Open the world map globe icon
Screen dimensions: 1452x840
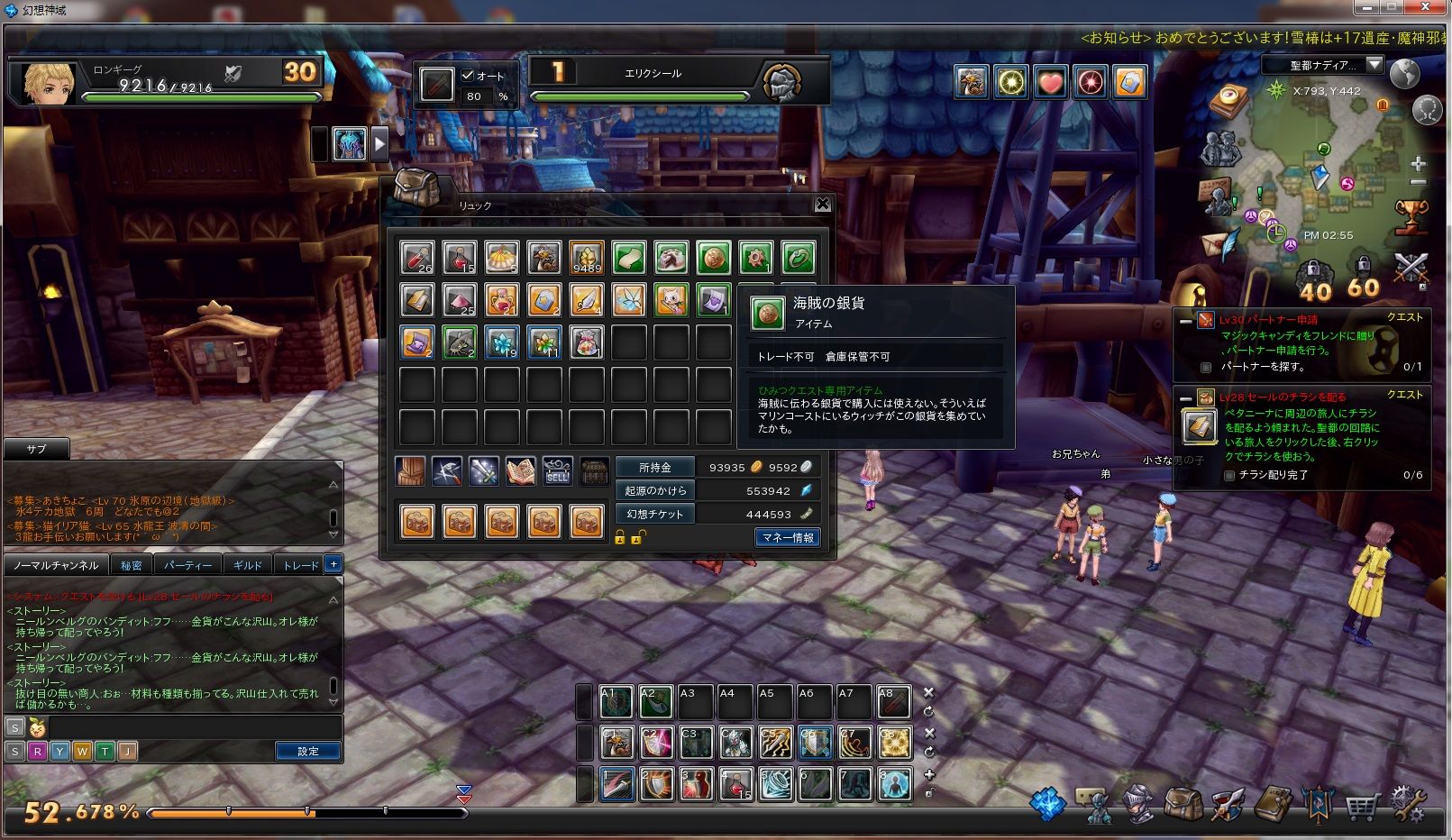pos(1404,74)
